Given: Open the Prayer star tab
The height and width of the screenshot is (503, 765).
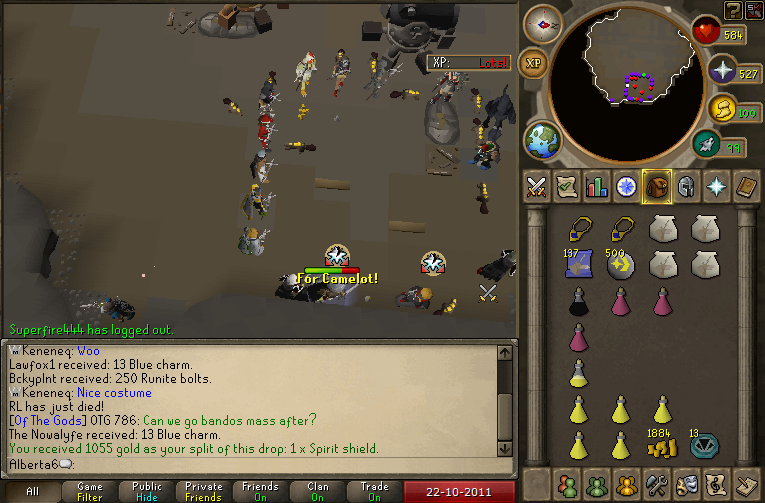Looking at the screenshot, I should point(718,186).
